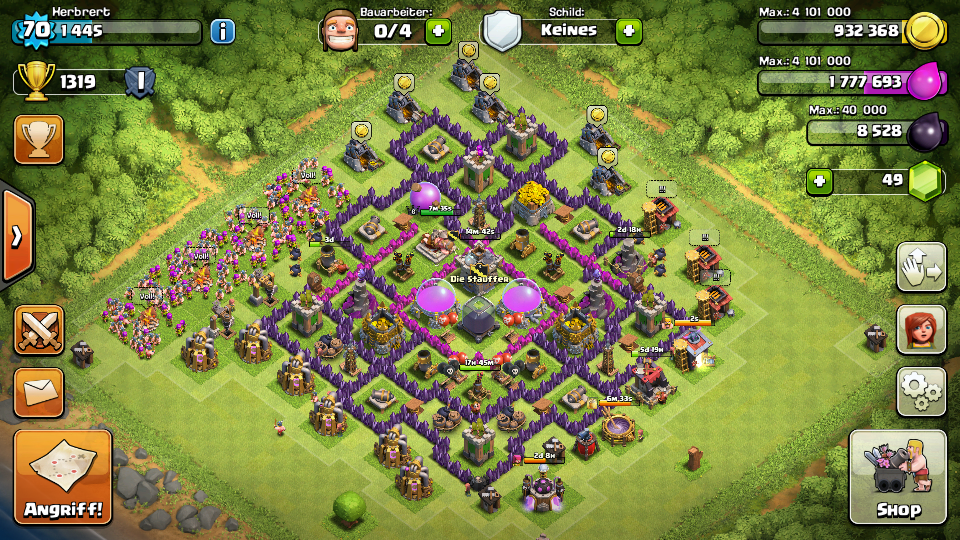Expand the orange side panel arrow
960x540 pixels.
(17, 236)
